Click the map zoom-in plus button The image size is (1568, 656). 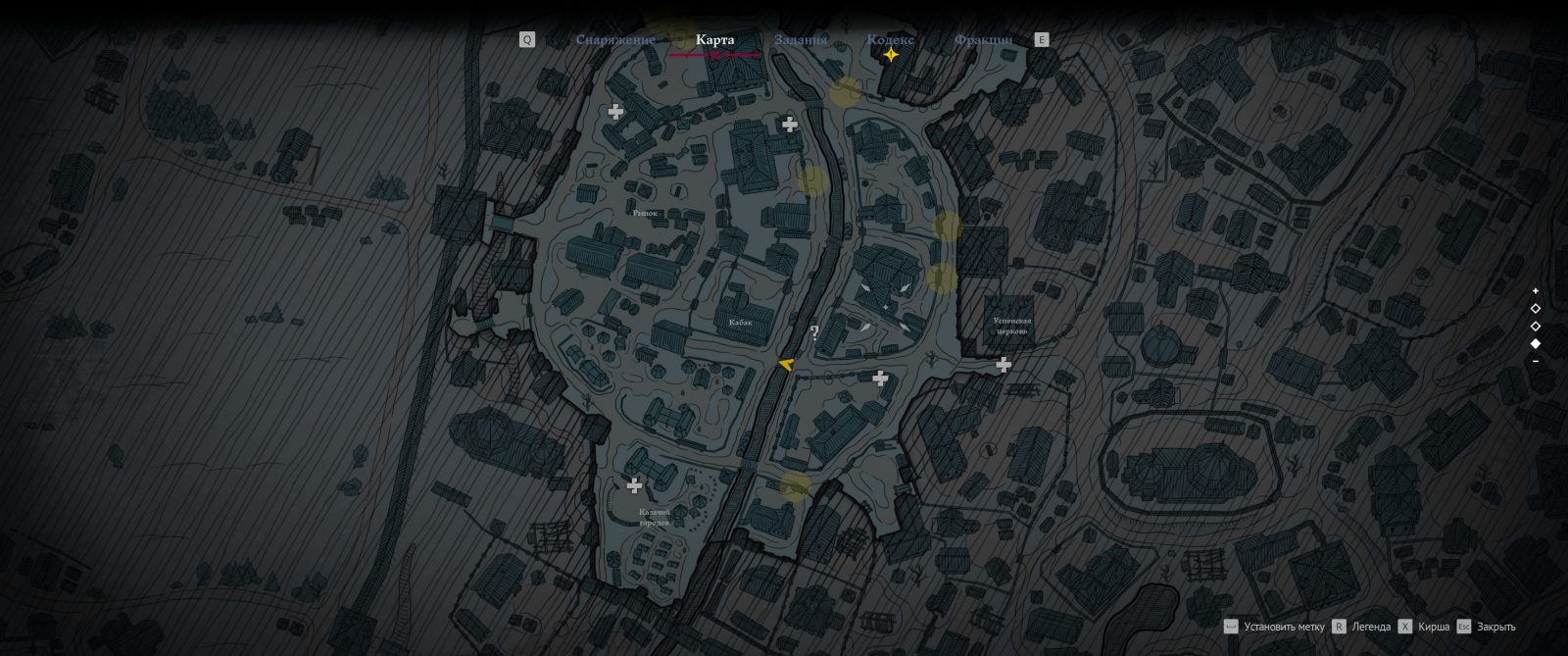pos(1536,291)
